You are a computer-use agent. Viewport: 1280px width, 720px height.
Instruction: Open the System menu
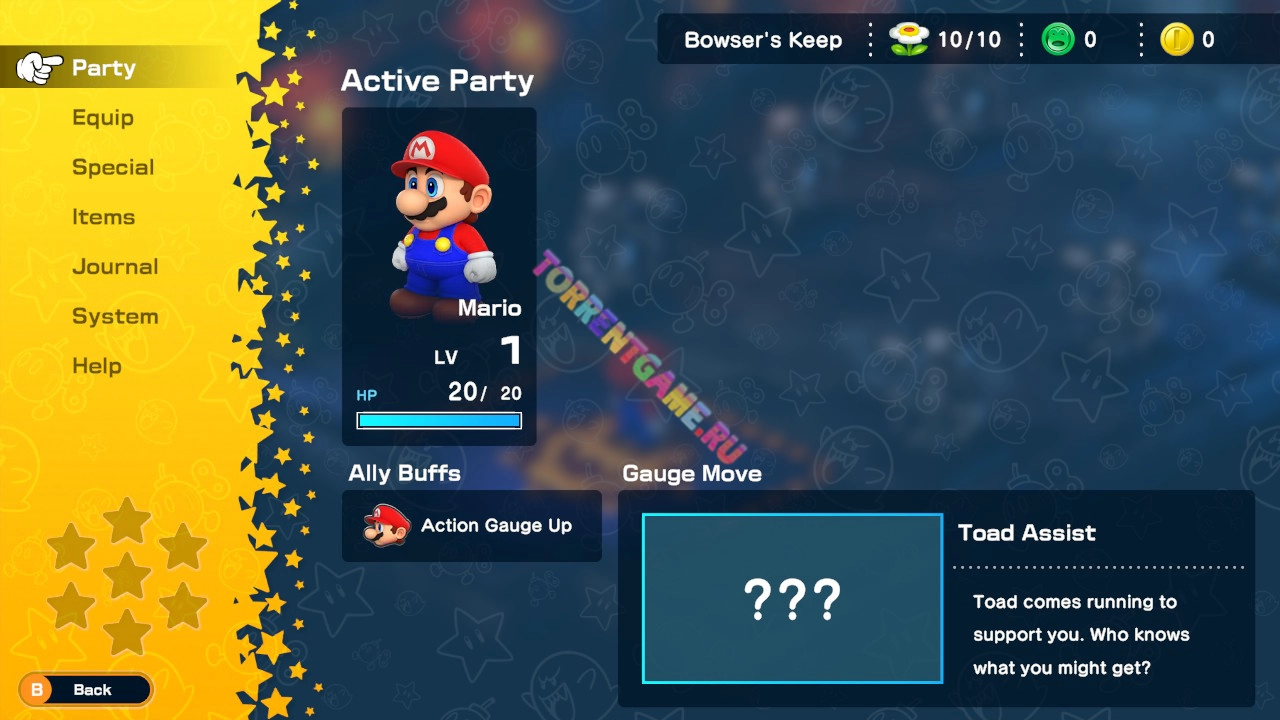click(115, 317)
